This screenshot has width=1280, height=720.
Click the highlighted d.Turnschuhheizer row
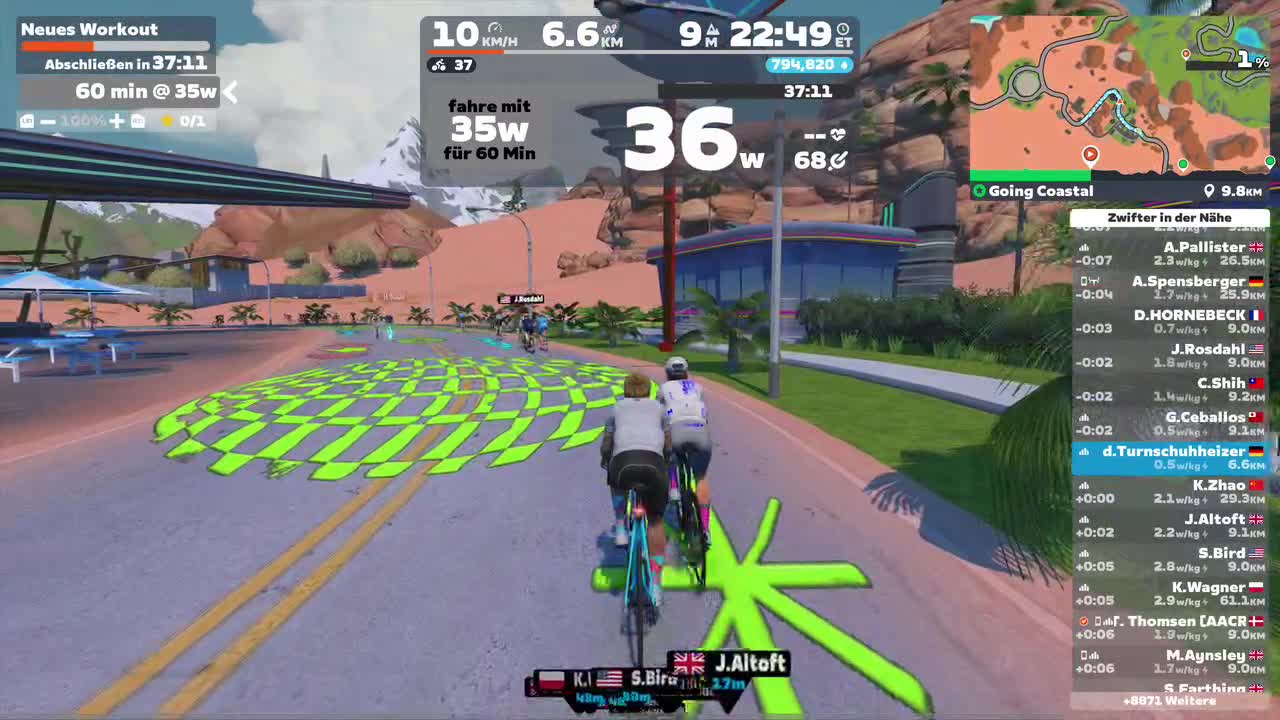tap(1170, 458)
